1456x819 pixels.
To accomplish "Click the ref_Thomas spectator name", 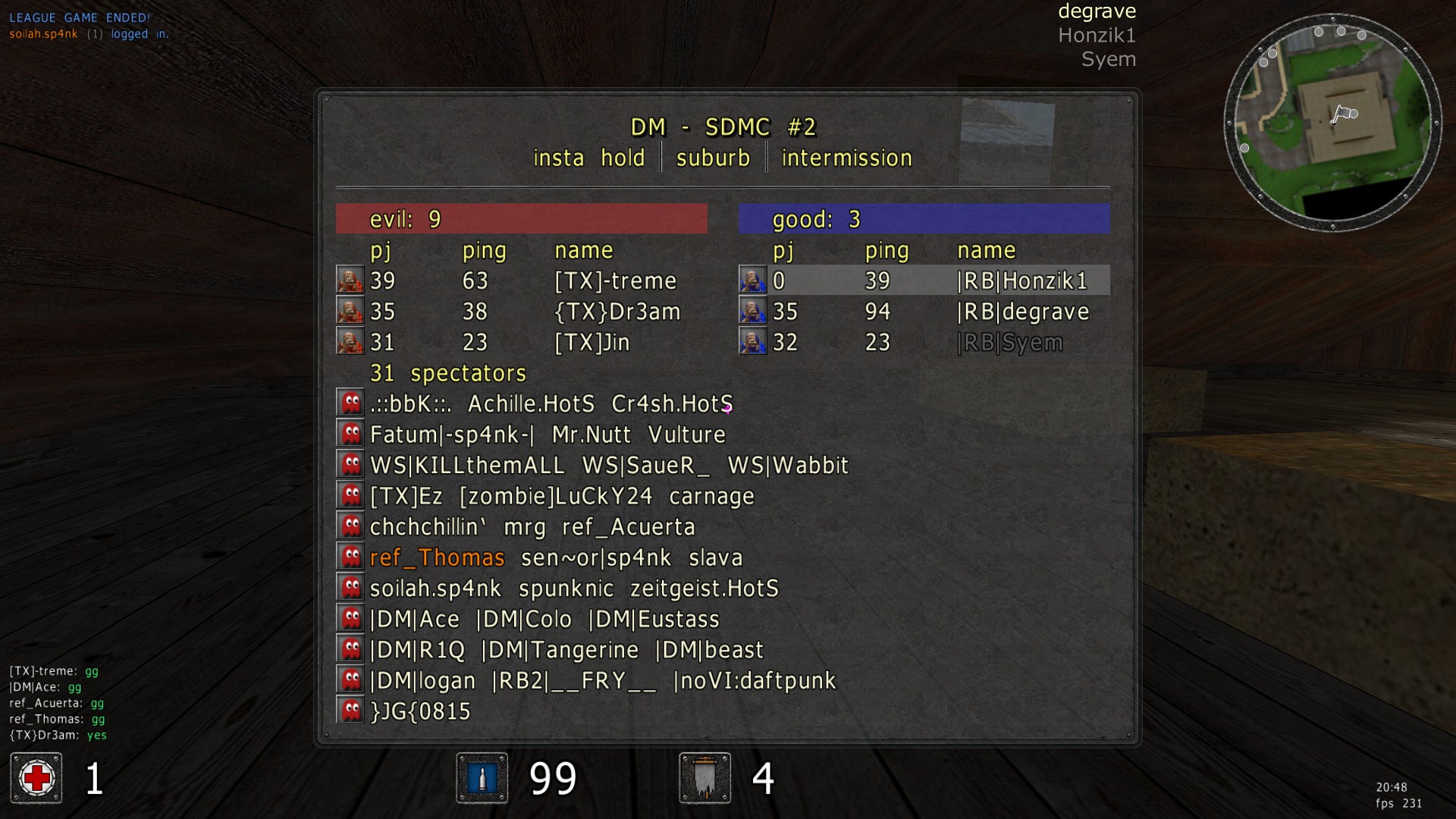I will click(x=437, y=557).
